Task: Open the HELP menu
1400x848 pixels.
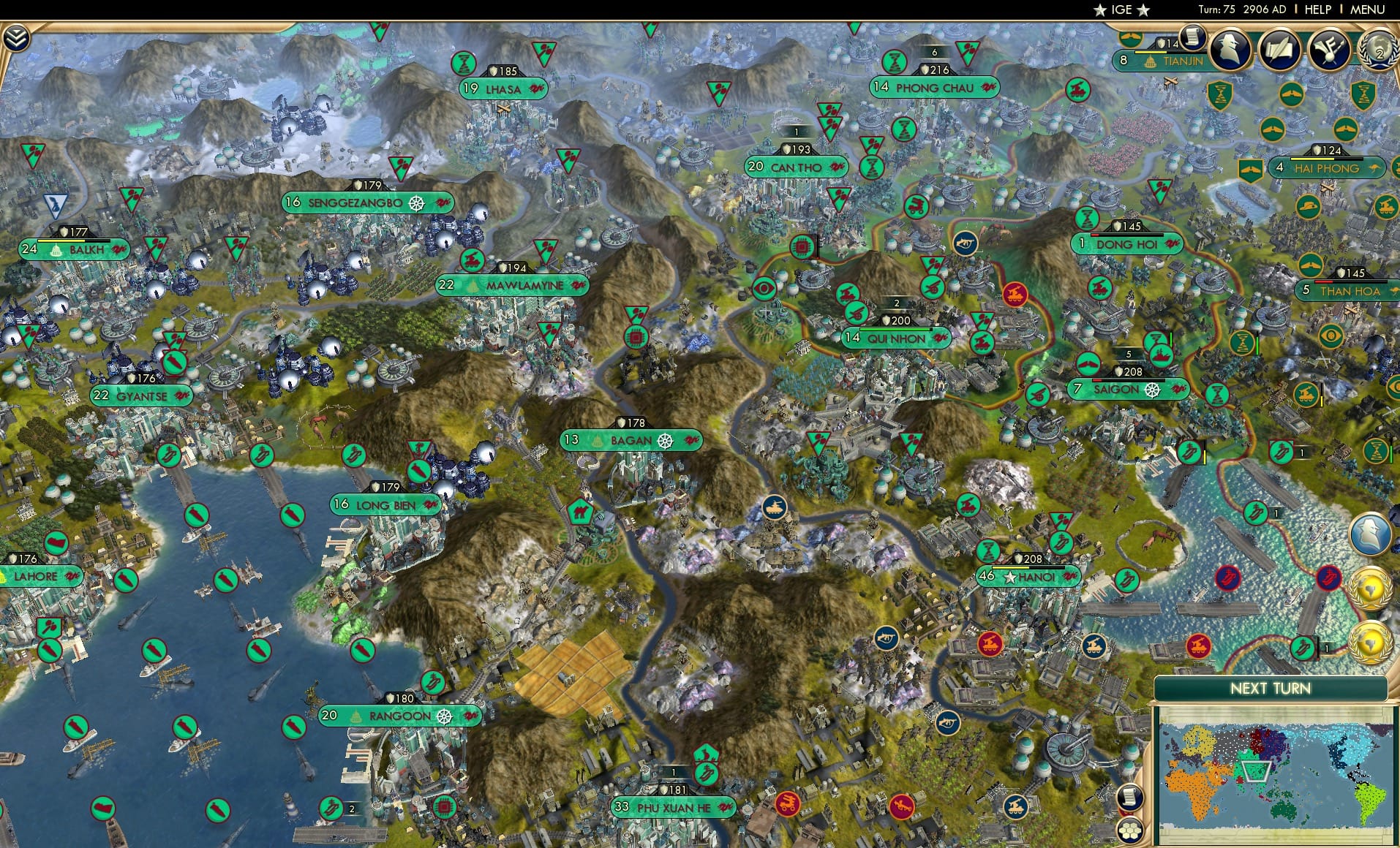Action: pos(1317,10)
